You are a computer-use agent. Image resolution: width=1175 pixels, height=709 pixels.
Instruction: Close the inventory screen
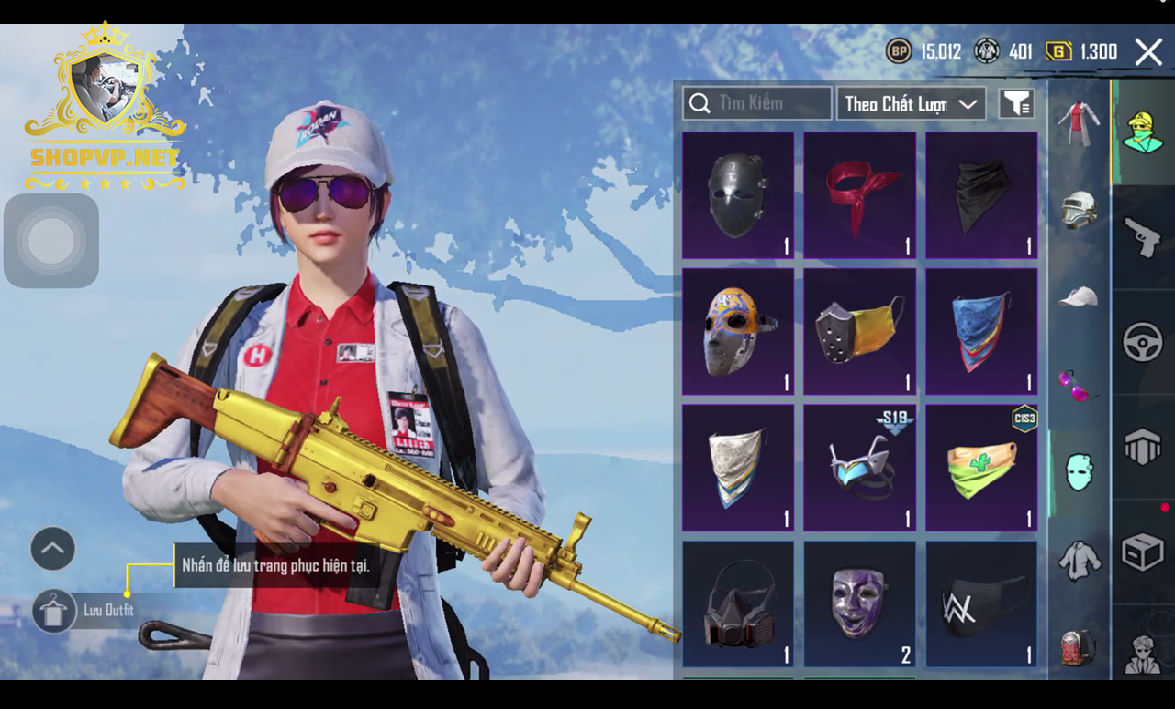1148,52
